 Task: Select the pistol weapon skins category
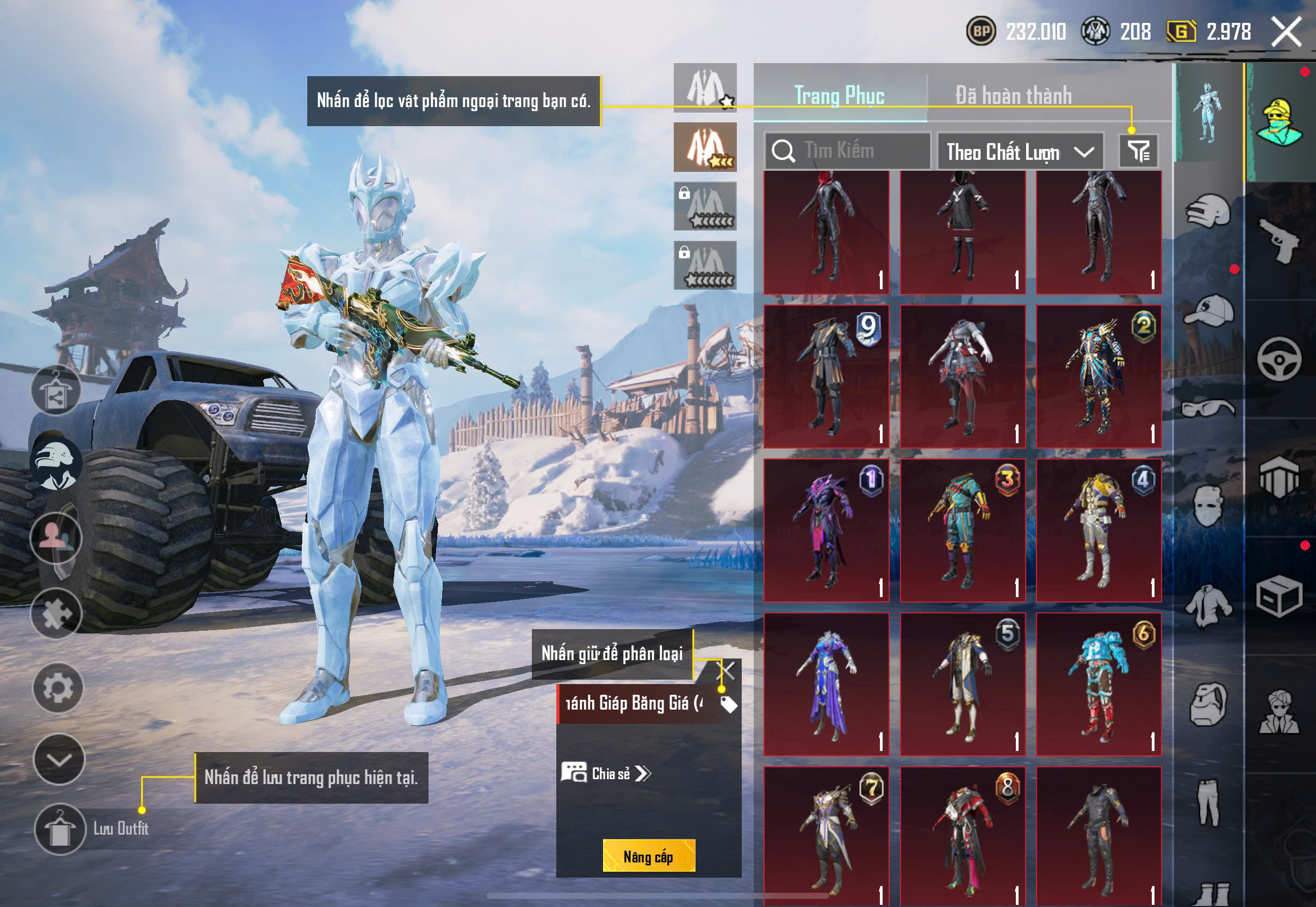click(x=1279, y=240)
